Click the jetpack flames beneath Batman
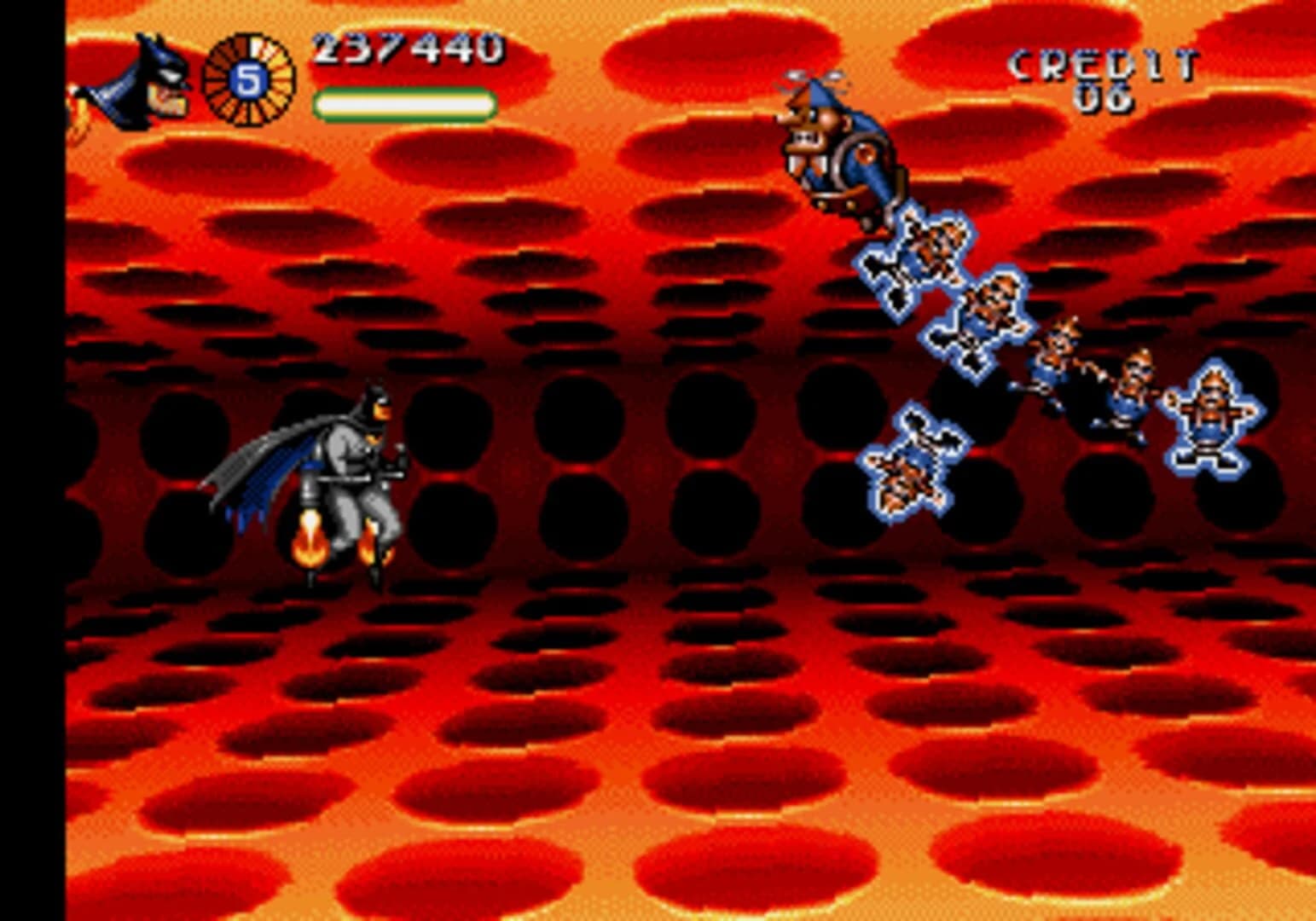This screenshot has height=921, width=1316. (x=311, y=542)
